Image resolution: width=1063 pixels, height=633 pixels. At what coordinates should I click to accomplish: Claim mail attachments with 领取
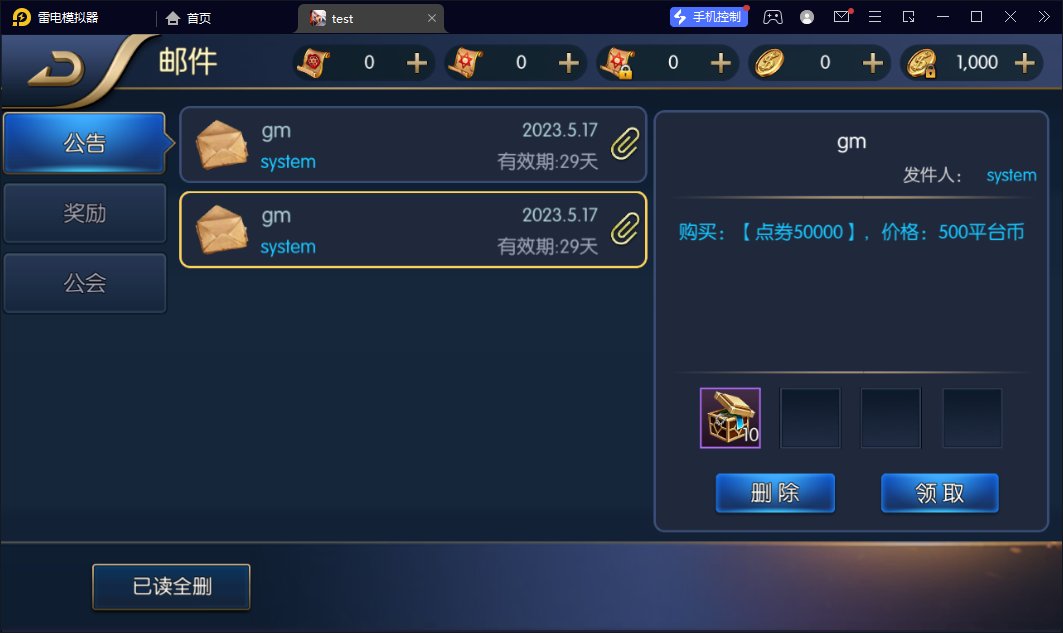[939, 493]
